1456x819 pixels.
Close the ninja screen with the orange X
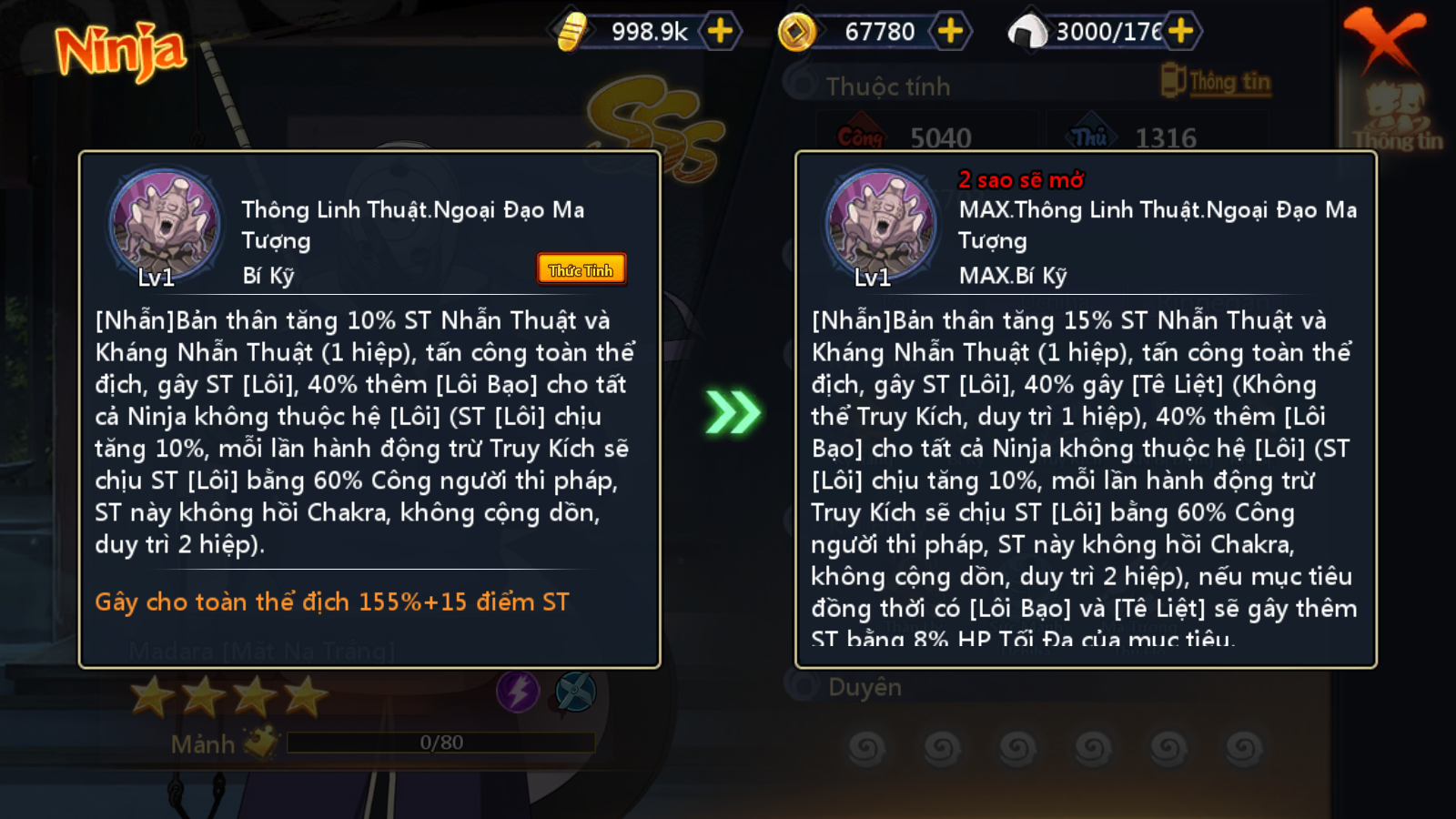coord(1384,38)
